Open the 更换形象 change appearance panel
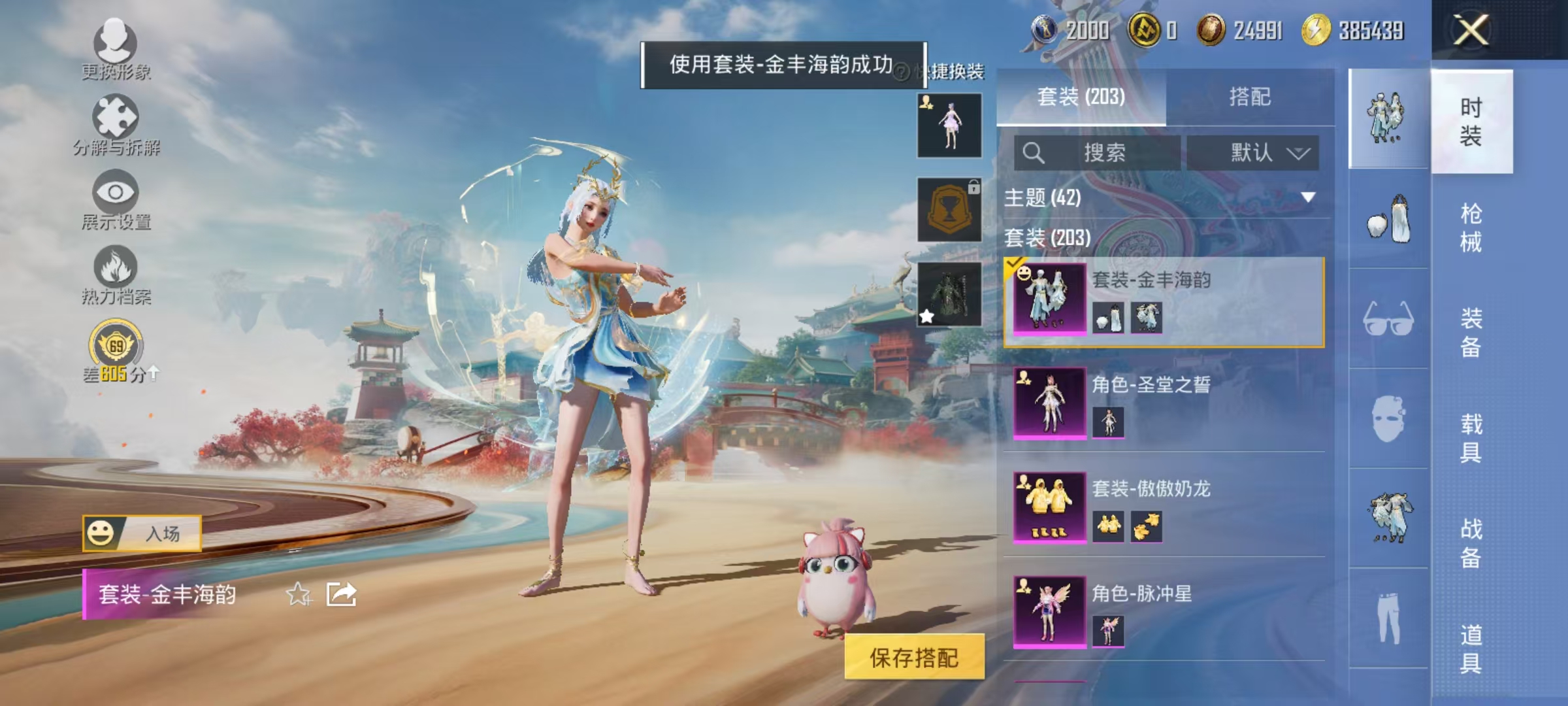The image size is (1568, 706). click(116, 51)
